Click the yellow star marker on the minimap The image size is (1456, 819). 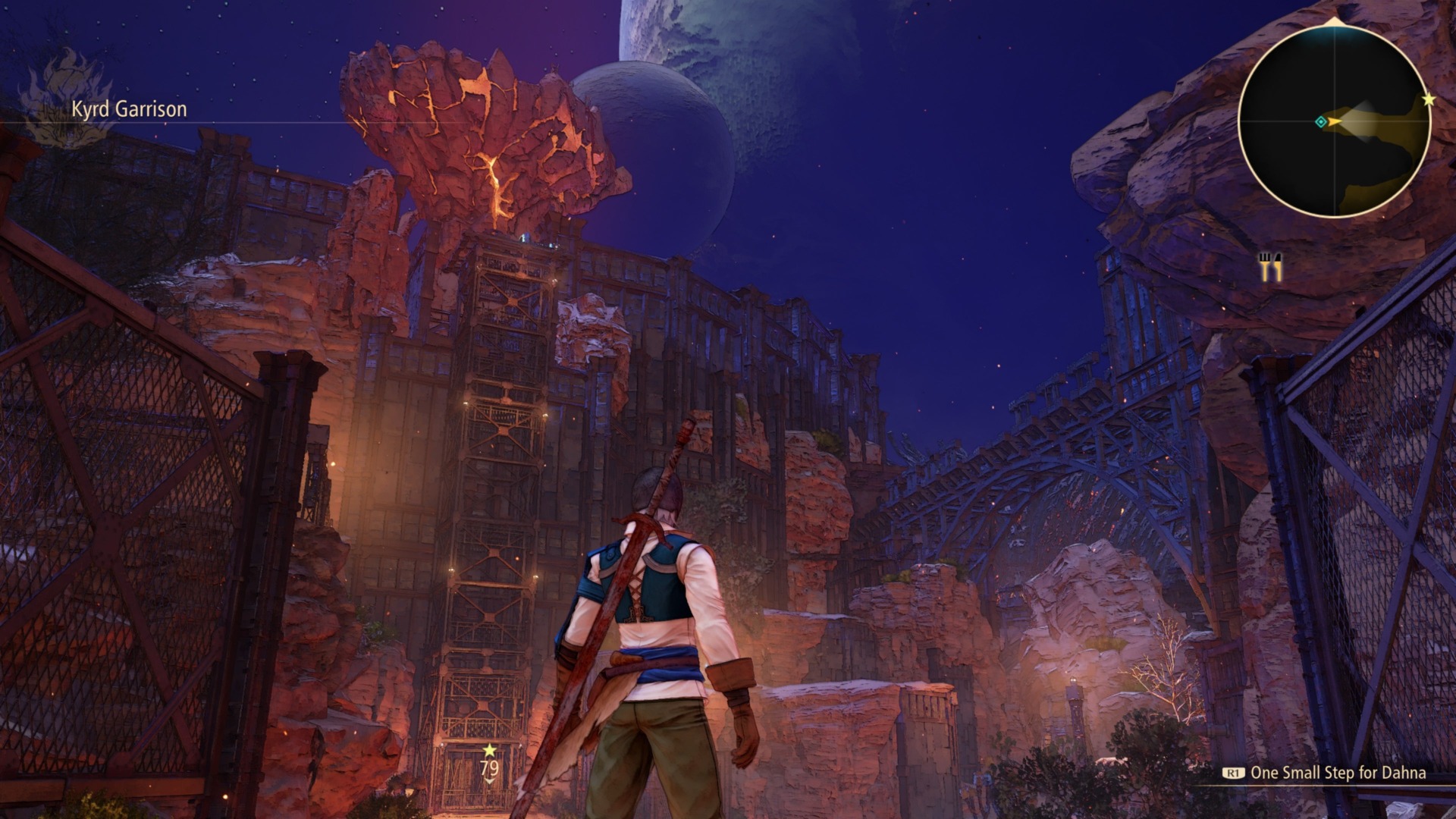pyautogui.click(x=1428, y=98)
